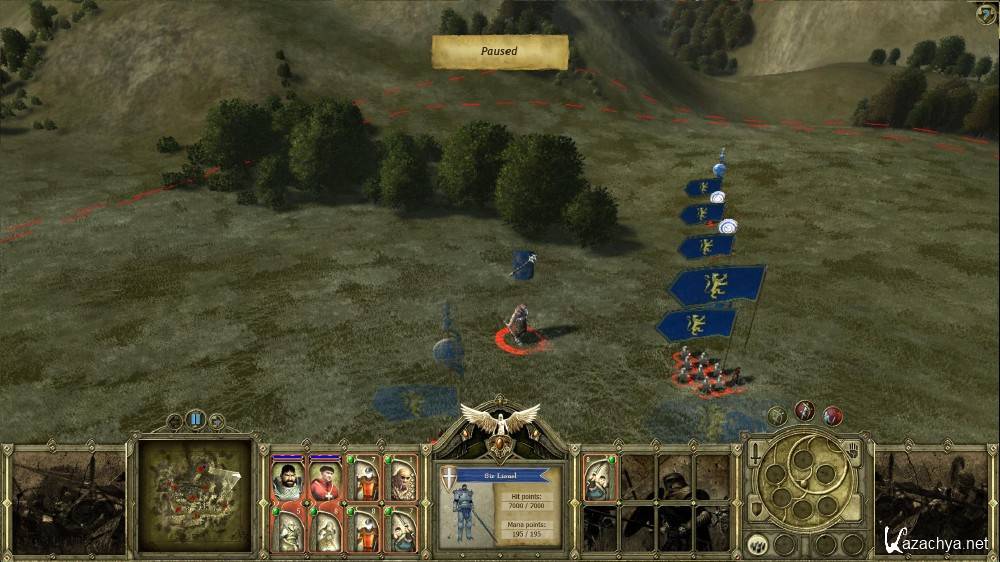Screen dimensions: 1000x562
Task: Choose the bald old man unit card
Action: coord(403,481)
